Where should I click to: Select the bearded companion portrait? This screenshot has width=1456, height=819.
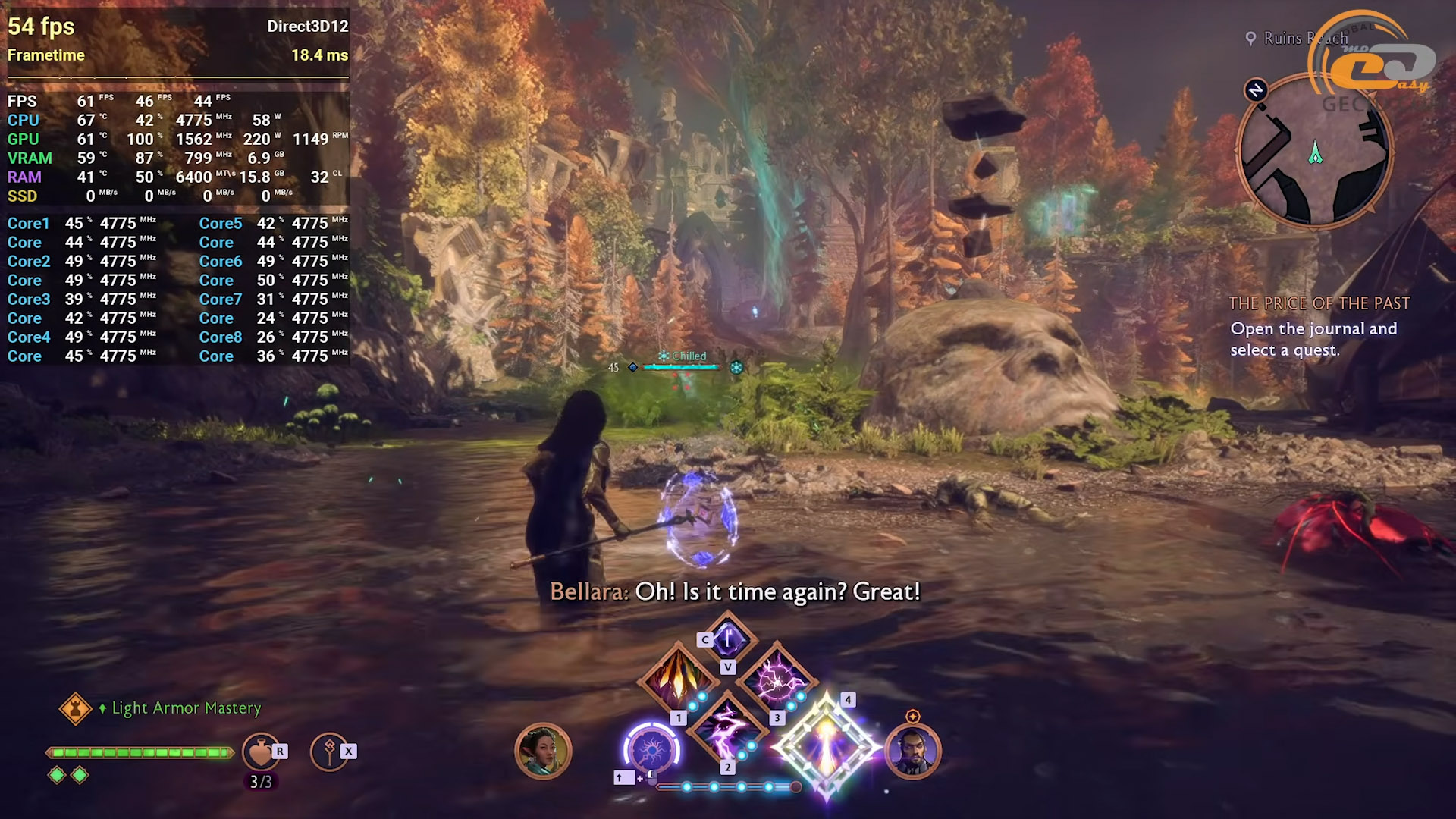coord(912,751)
